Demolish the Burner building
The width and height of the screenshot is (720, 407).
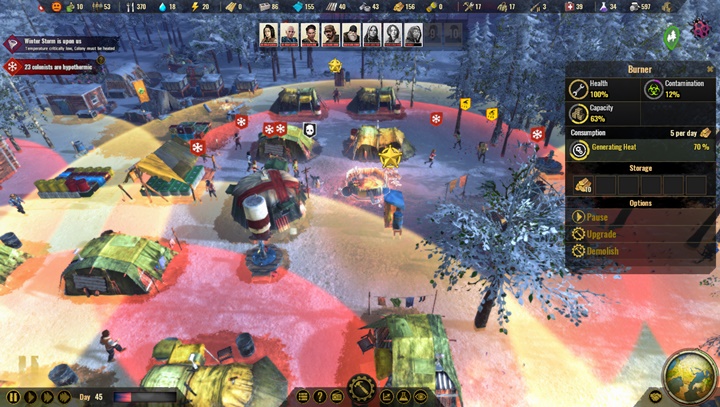click(602, 251)
